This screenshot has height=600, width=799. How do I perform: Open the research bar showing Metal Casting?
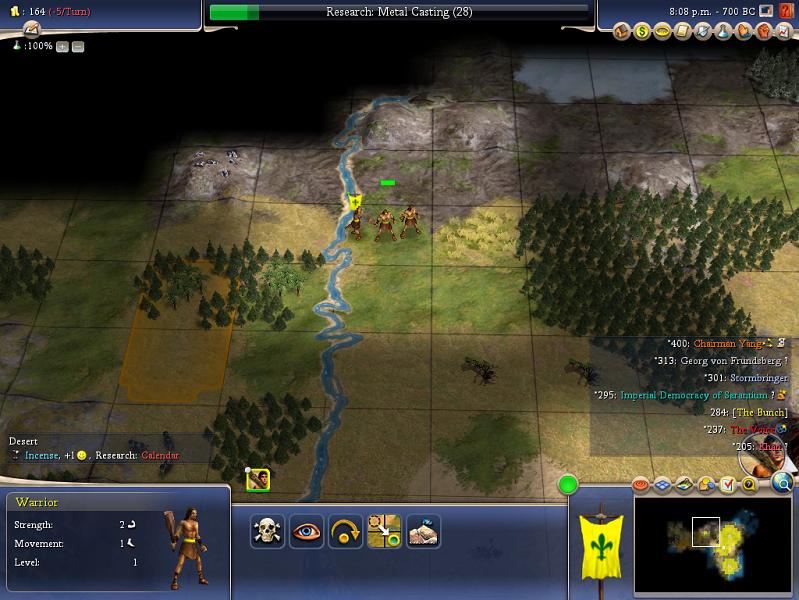pos(399,12)
